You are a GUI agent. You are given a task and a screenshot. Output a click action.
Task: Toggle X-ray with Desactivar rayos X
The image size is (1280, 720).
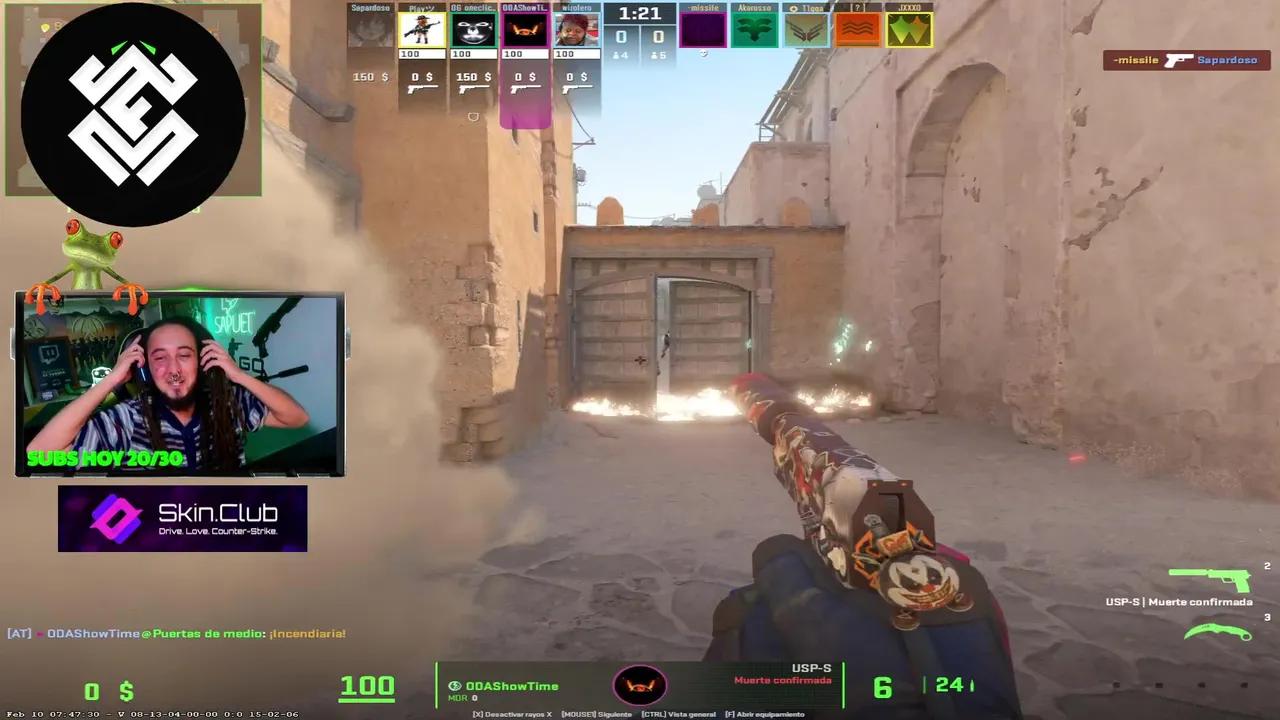click(x=512, y=714)
